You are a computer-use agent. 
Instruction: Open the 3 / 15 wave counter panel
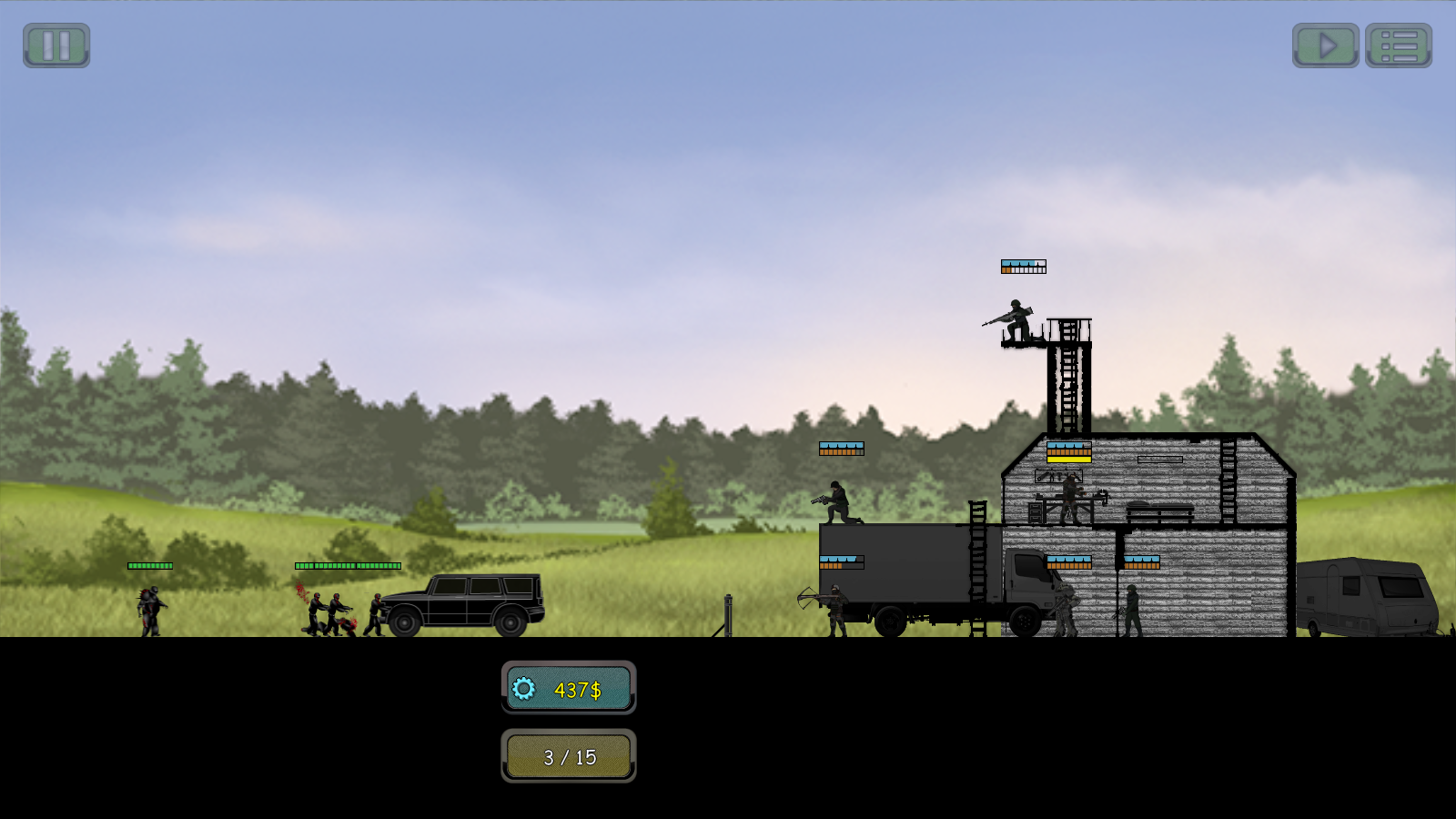coord(570,755)
